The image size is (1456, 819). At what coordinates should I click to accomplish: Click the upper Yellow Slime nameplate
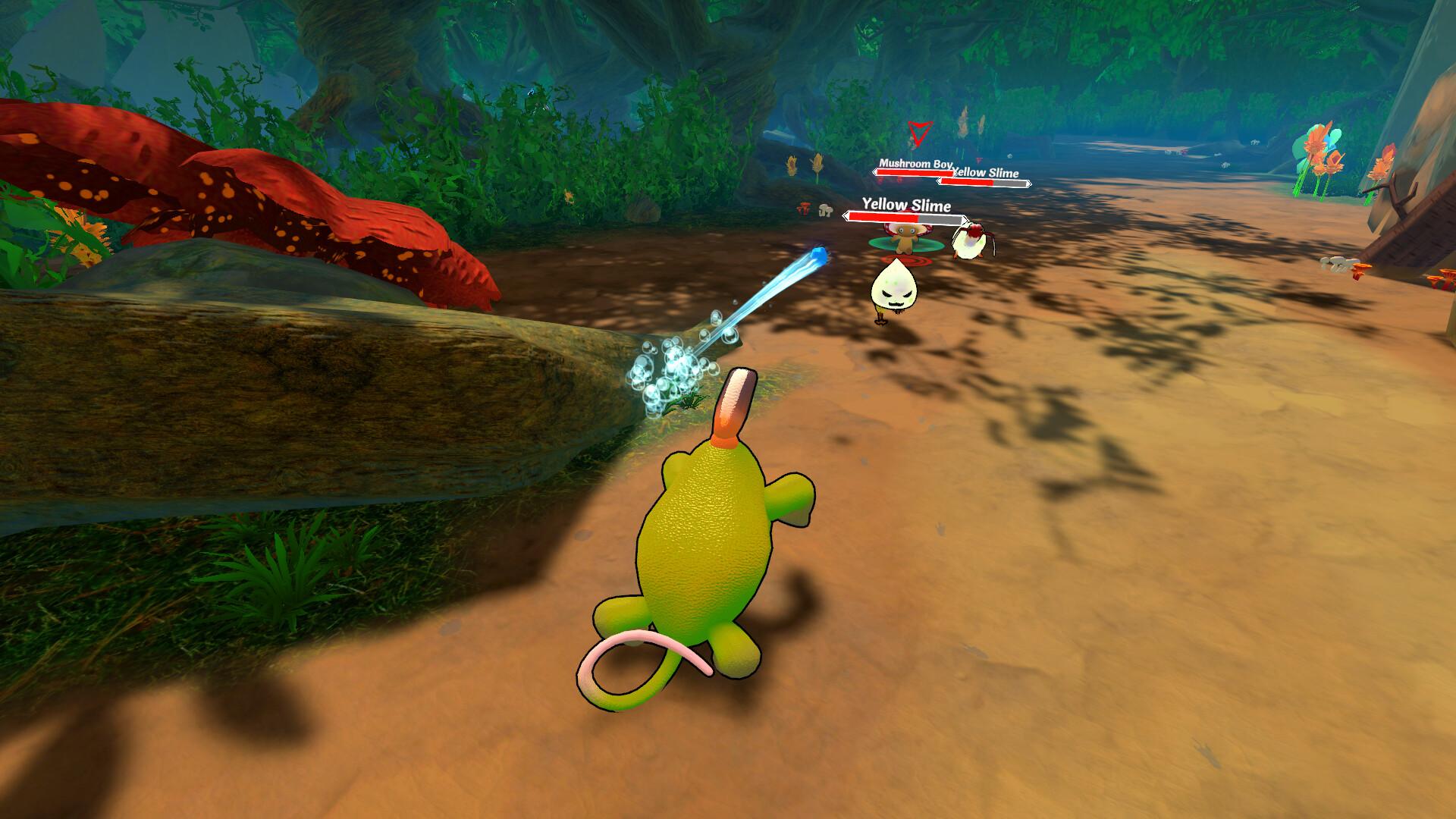(x=985, y=173)
